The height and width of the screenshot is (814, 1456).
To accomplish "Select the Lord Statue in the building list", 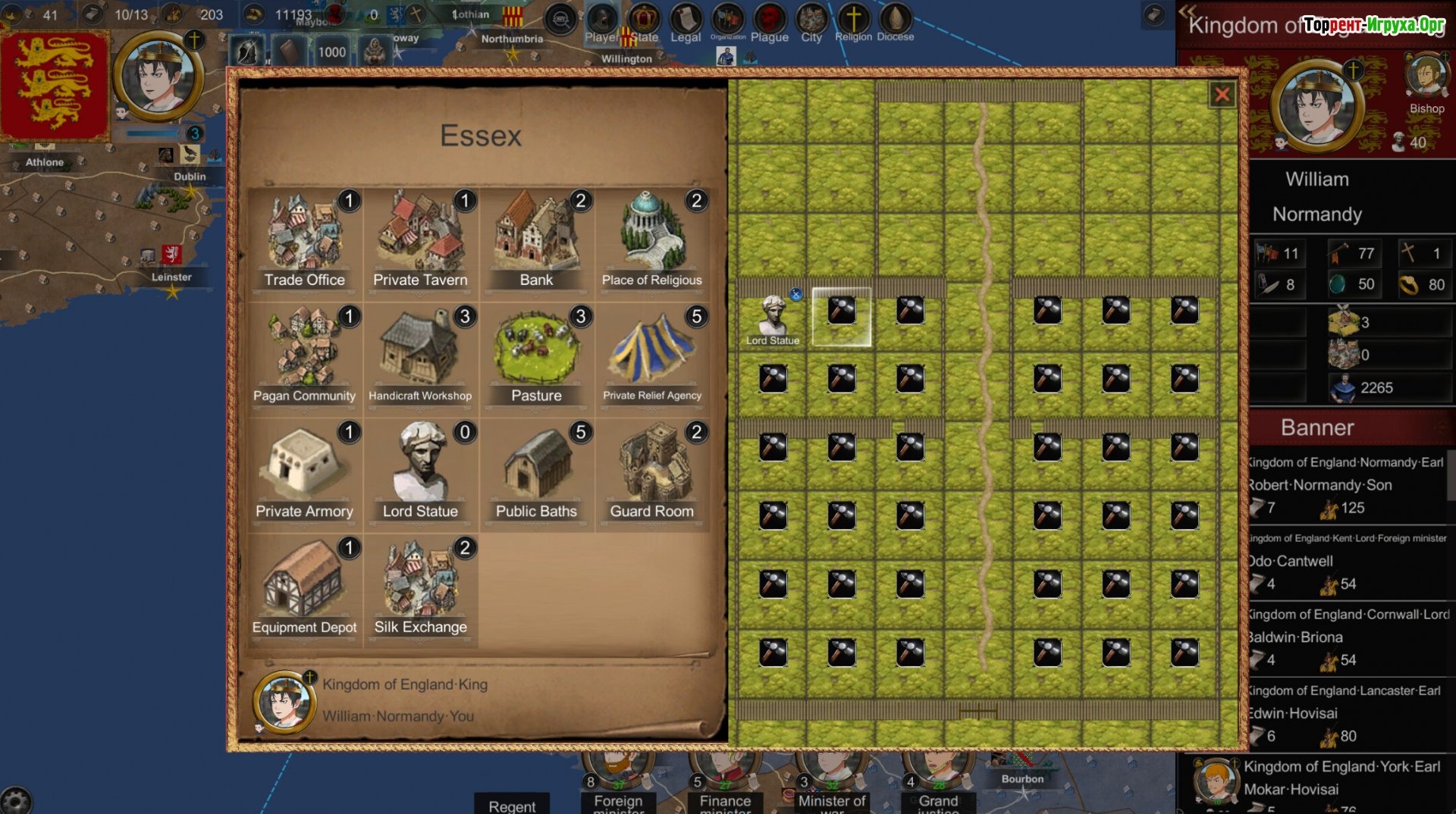I will [421, 471].
